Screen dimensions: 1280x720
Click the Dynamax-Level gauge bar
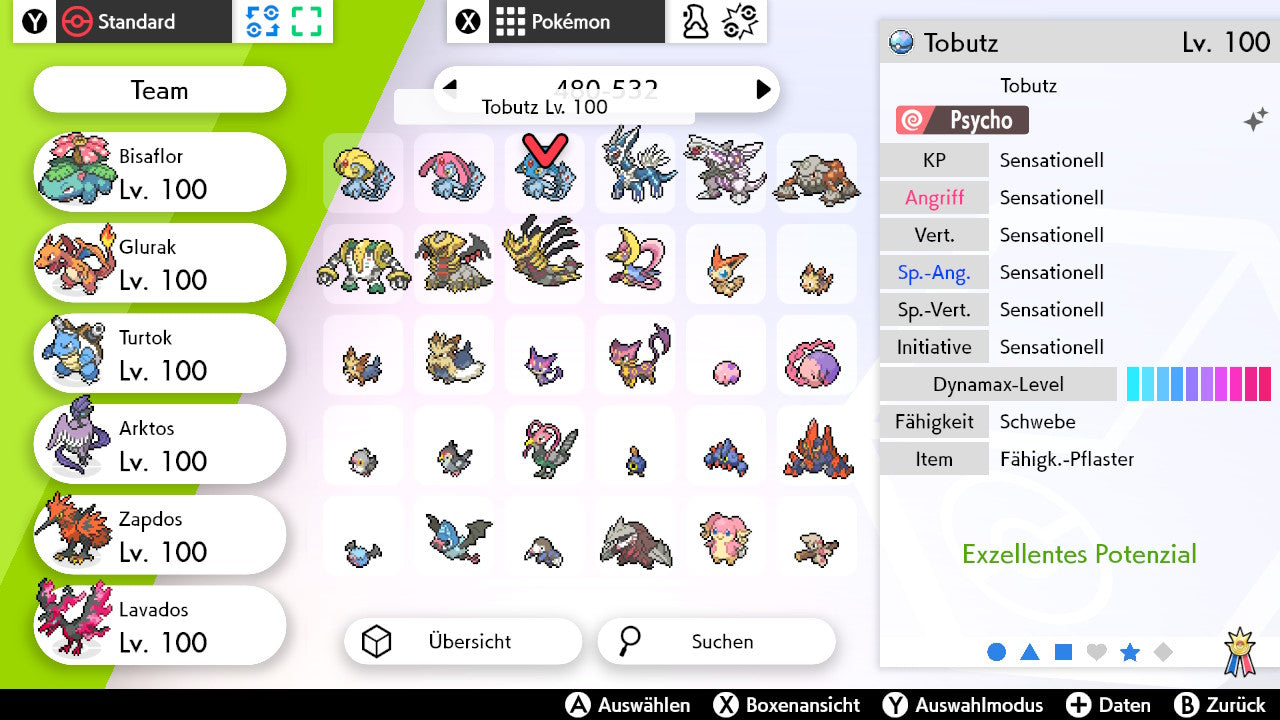pyautogui.click(x=1198, y=383)
